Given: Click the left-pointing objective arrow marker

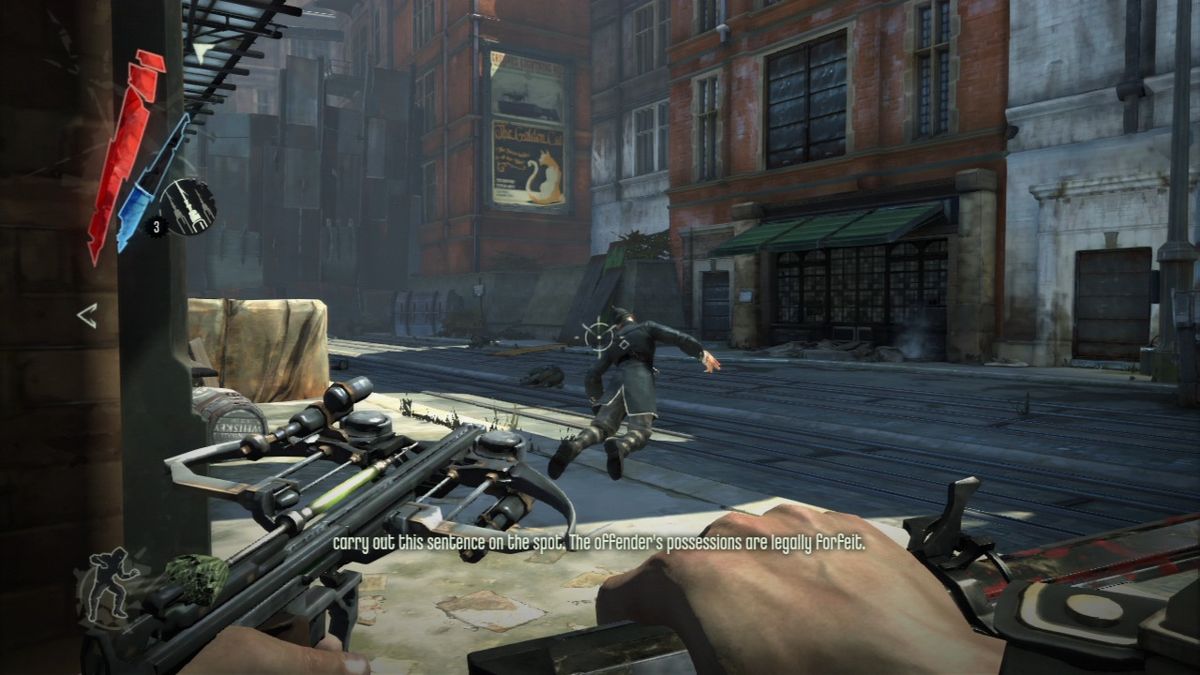Looking at the screenshot, I should tap(87, 316).
